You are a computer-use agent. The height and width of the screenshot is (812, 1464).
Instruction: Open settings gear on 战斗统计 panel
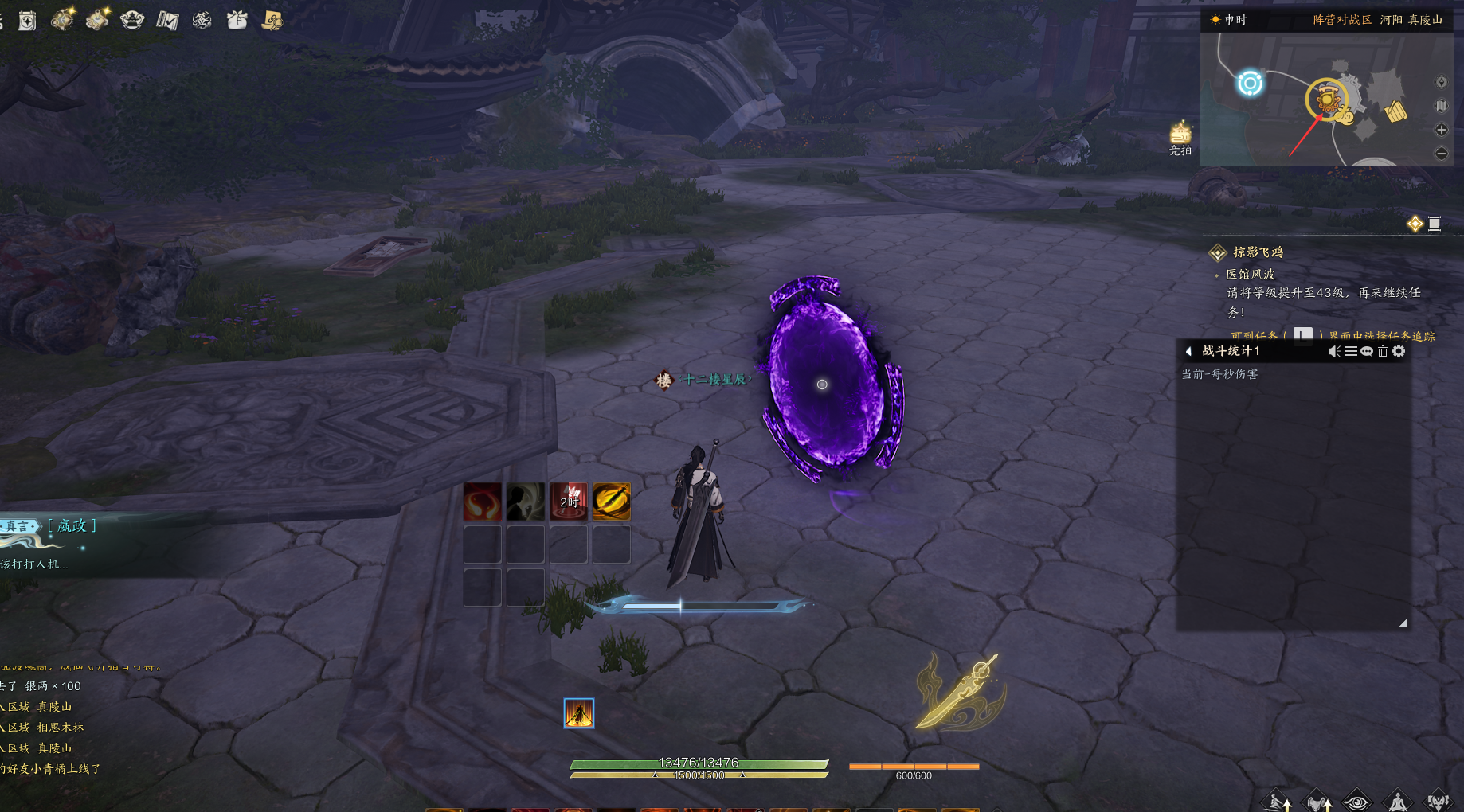[1399, 351]
